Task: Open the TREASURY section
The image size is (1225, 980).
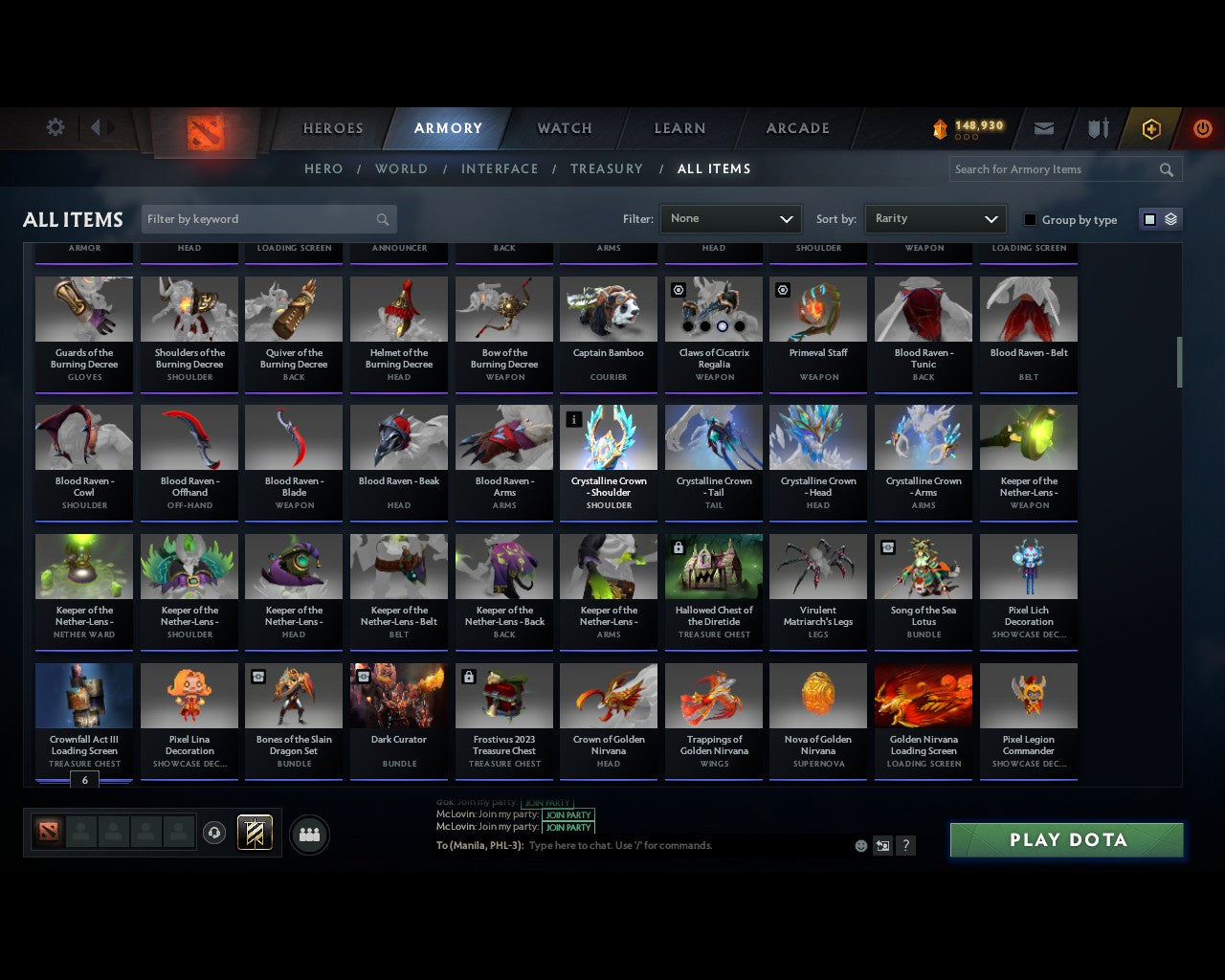Action: click(606, 168)
